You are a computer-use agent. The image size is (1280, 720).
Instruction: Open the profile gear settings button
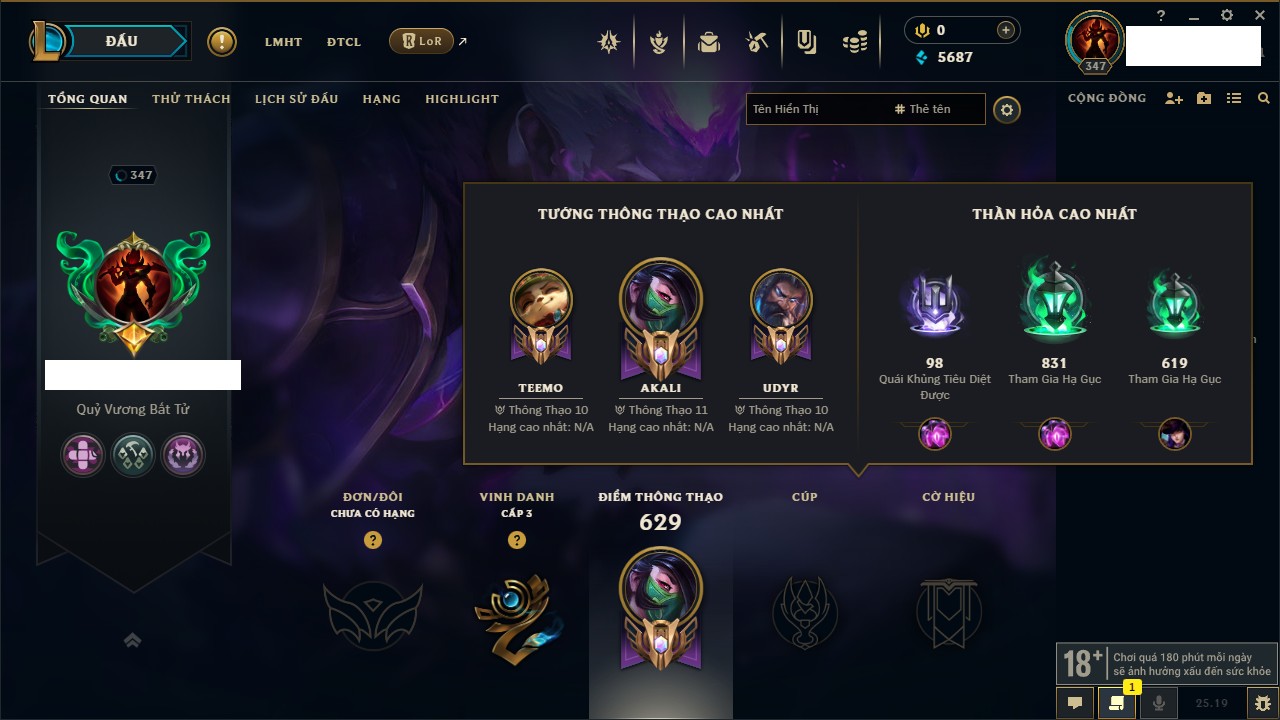(x=1007, y=110)
